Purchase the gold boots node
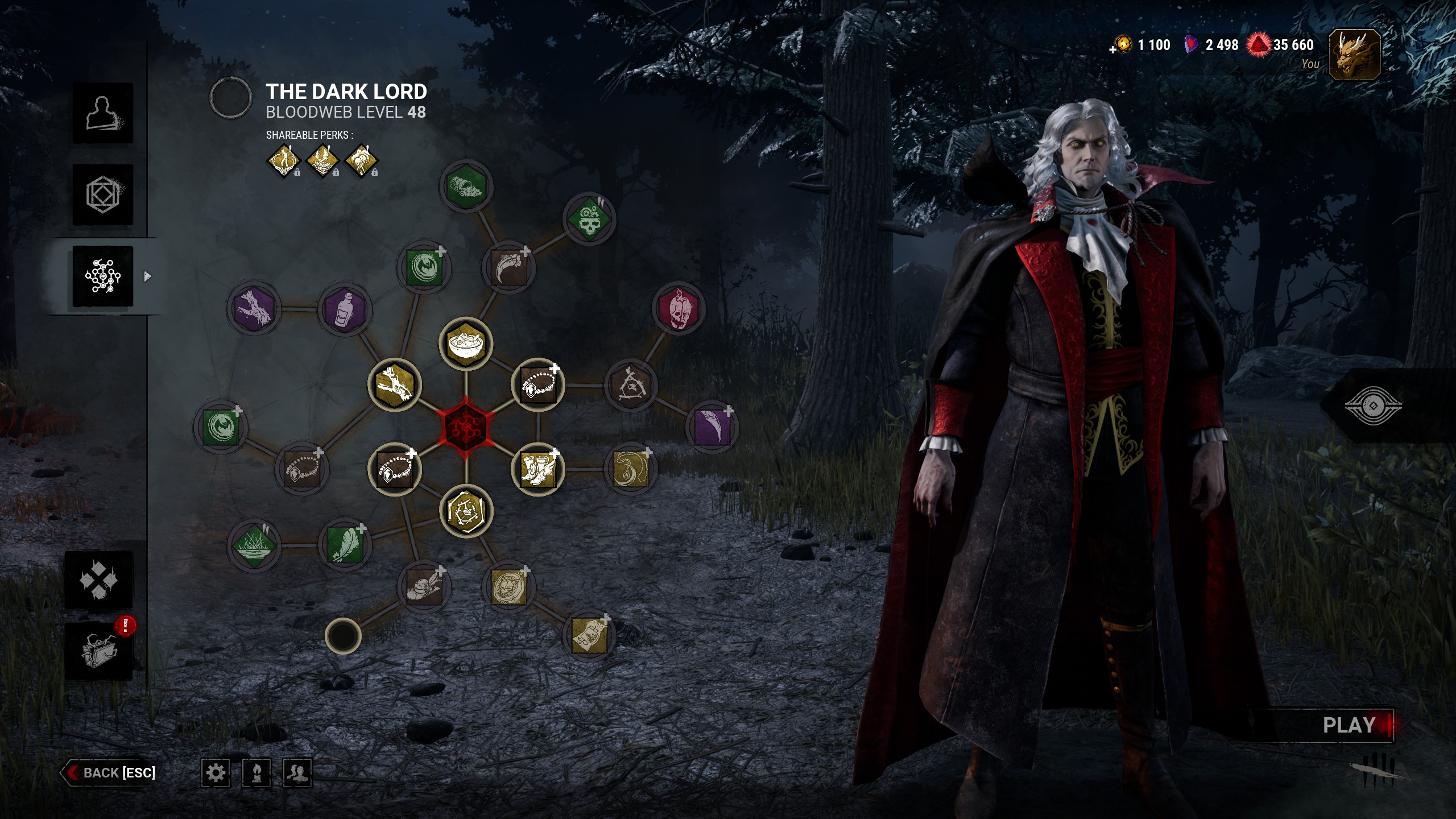 point(537,469)
